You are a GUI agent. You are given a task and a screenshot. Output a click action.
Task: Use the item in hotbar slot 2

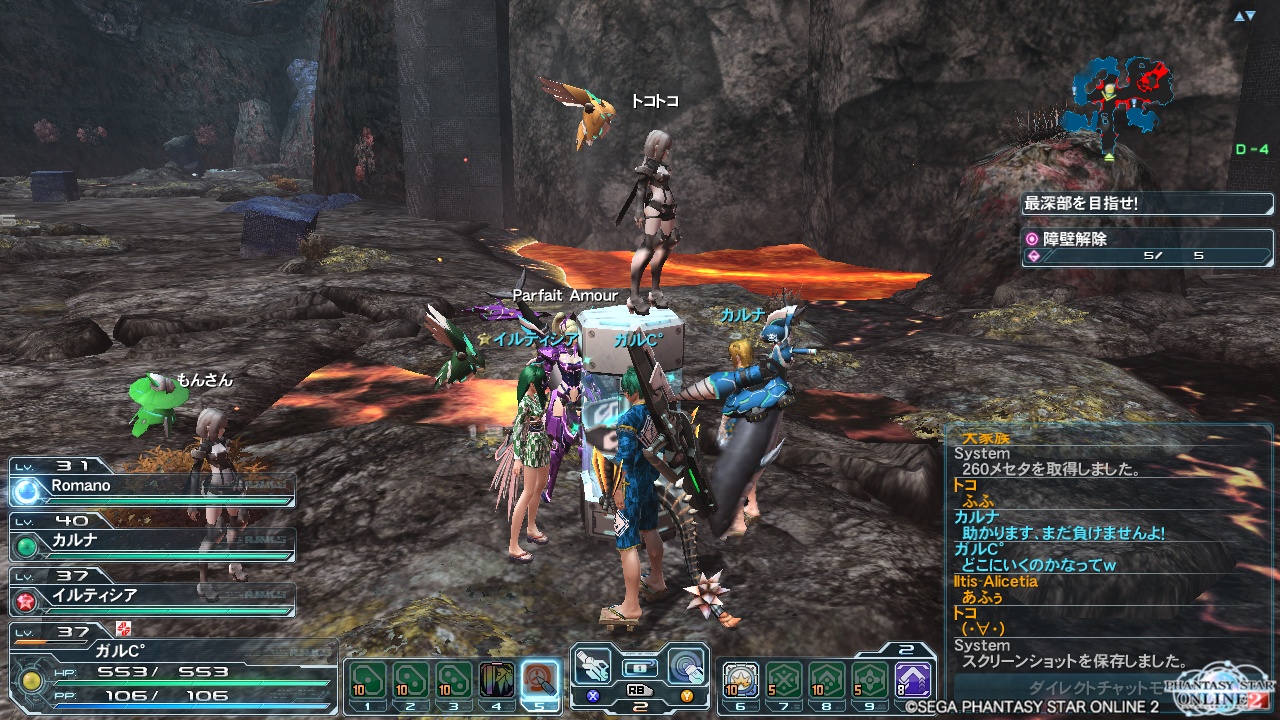(410, 680)
